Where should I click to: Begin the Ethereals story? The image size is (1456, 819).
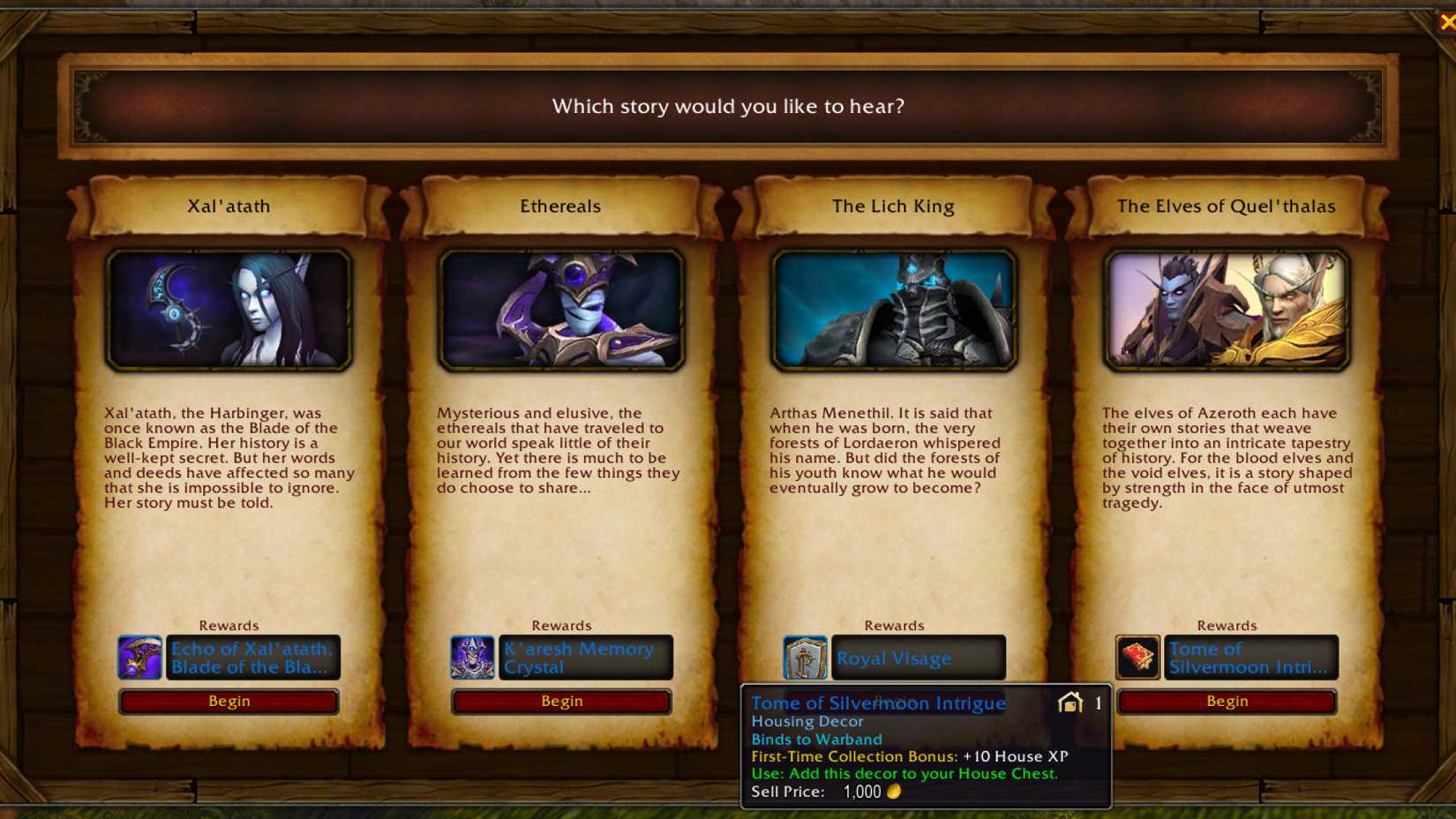[x=560, y=701]
